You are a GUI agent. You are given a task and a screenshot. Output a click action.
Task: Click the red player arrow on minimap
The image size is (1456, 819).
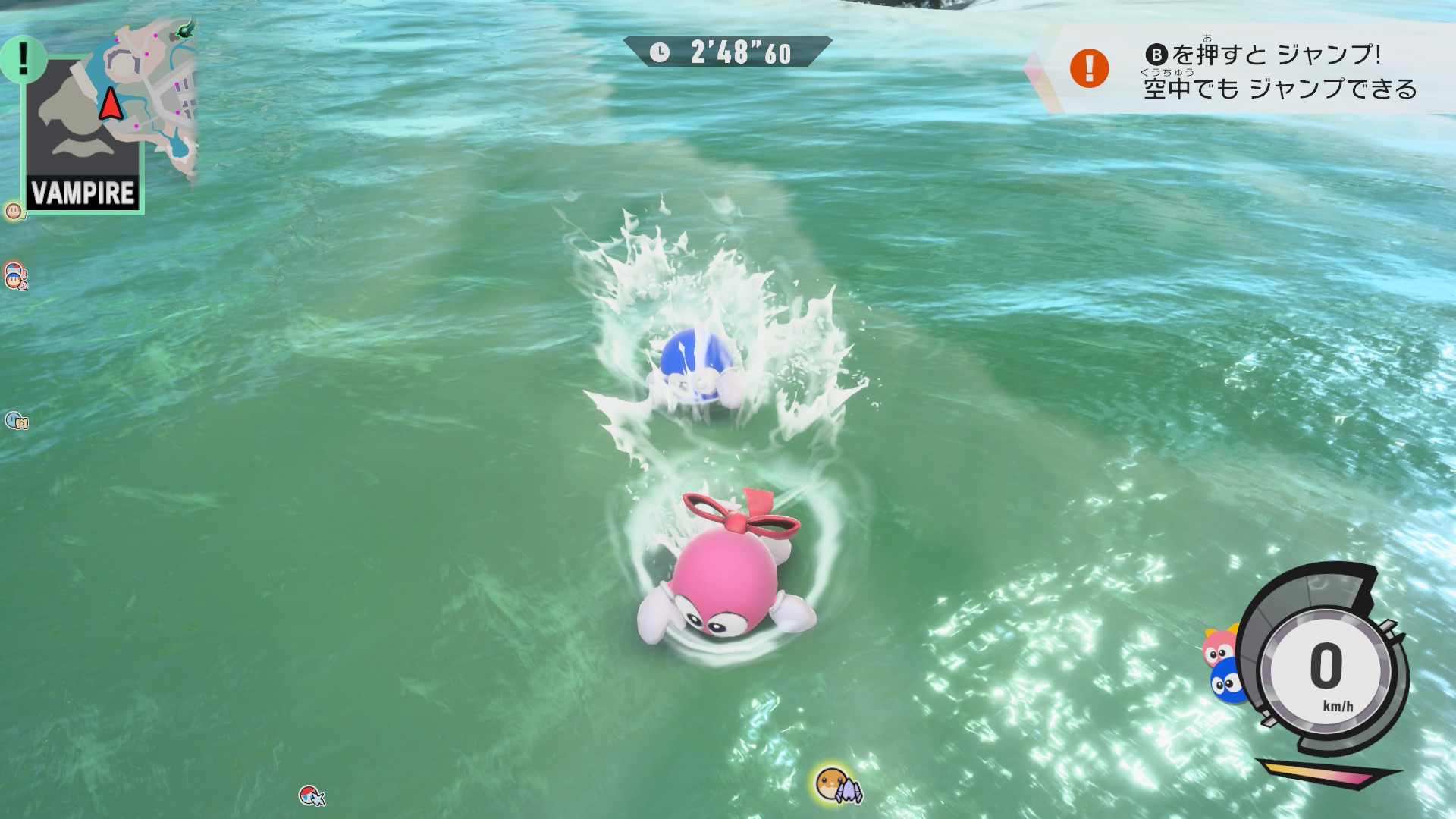pyautogui.click(x=111, y=104)
